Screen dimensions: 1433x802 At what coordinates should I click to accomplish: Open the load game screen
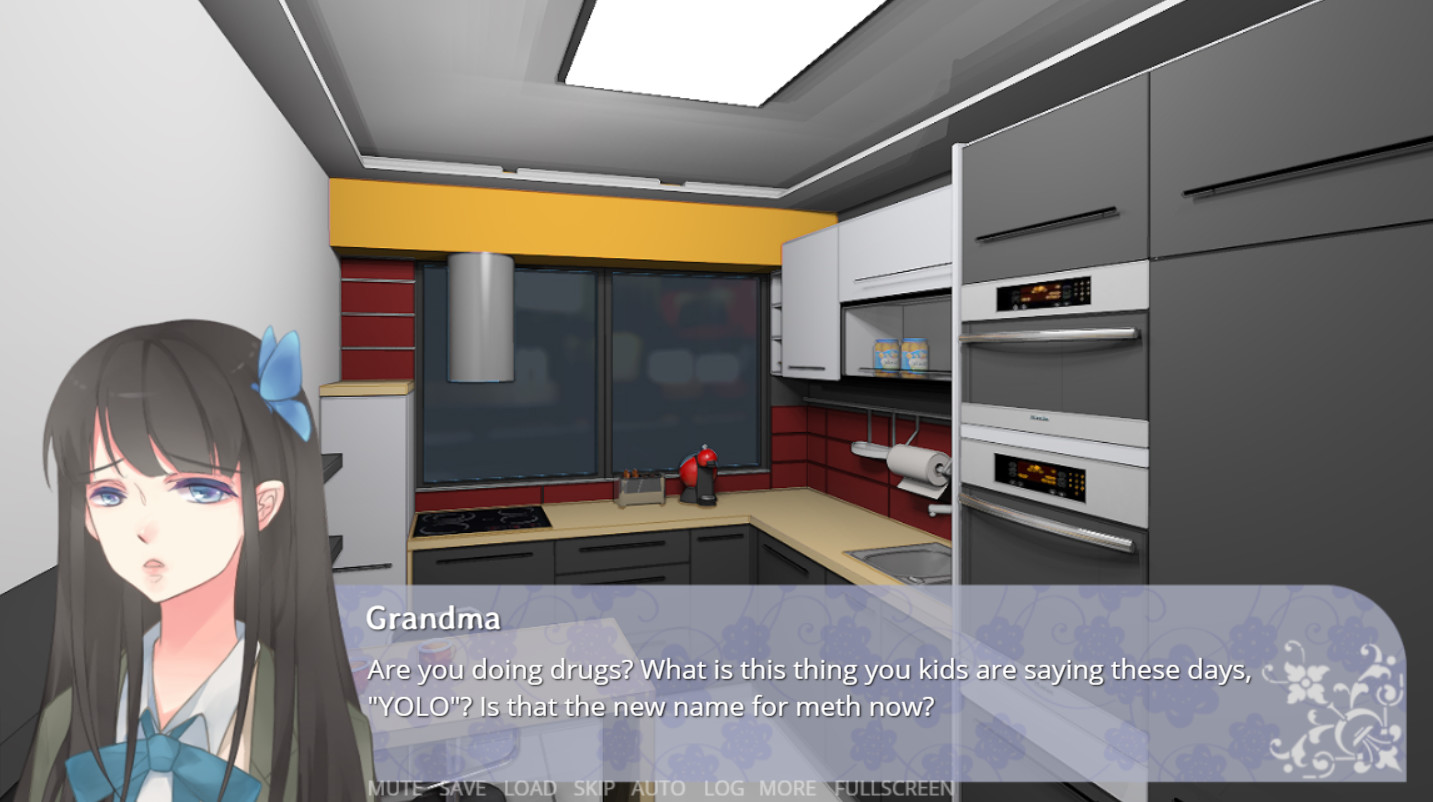tap(532, 788)
